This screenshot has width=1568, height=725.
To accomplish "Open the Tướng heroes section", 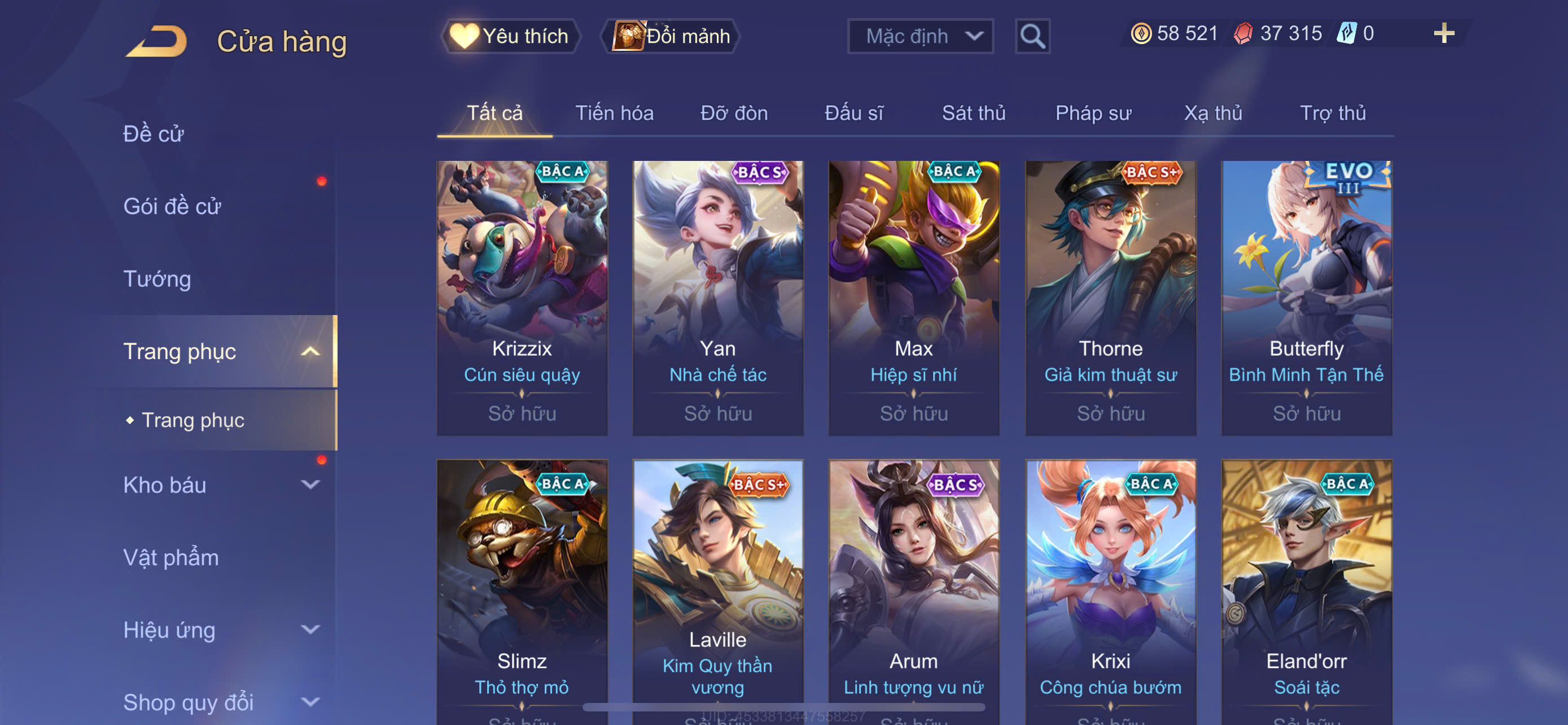I will tap(157, 279).
